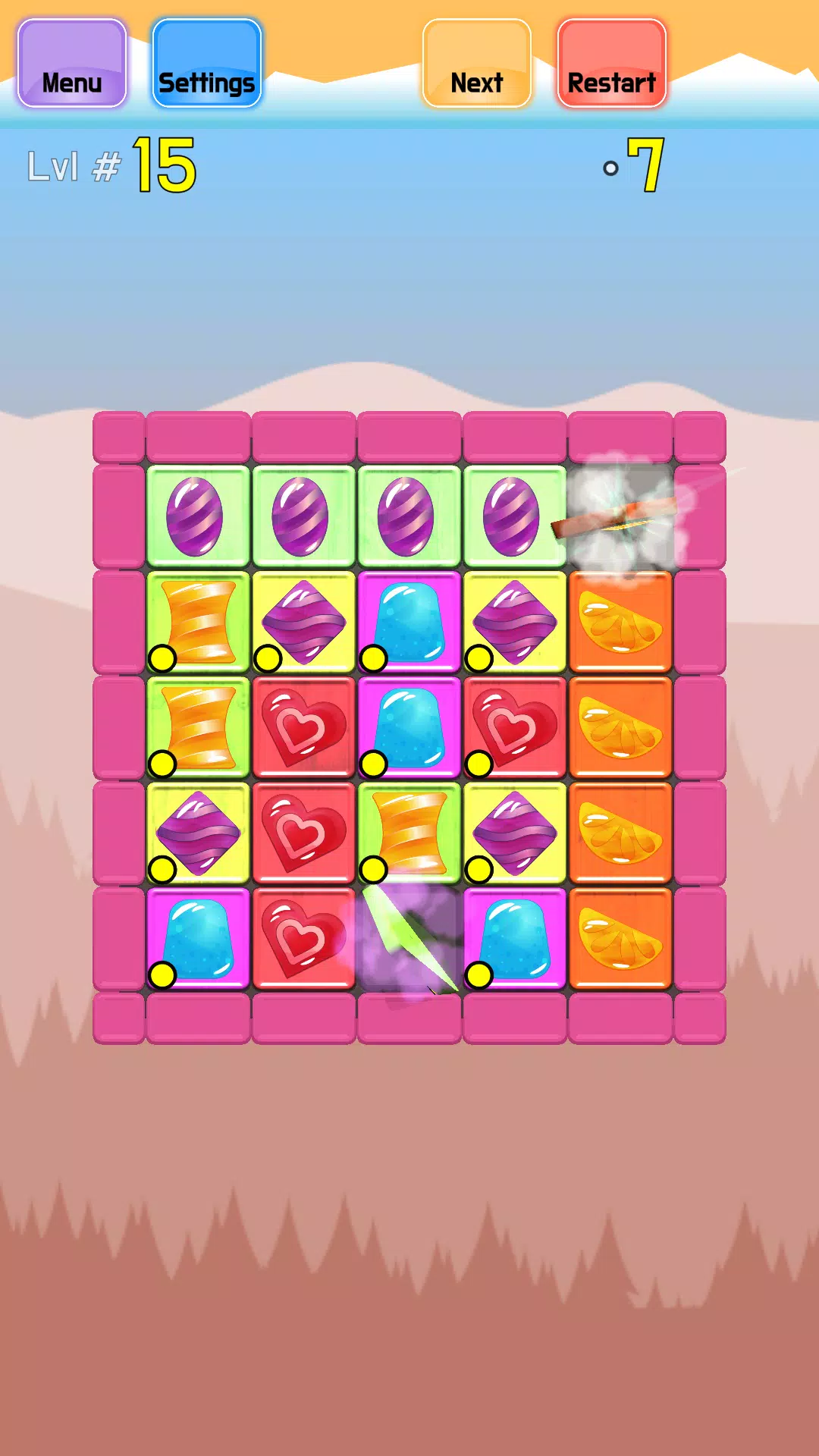Image resolution: width=819 pixels, height=1456 pixels.
Task: Open the Settings button
Action: click(x=206, y=64)
